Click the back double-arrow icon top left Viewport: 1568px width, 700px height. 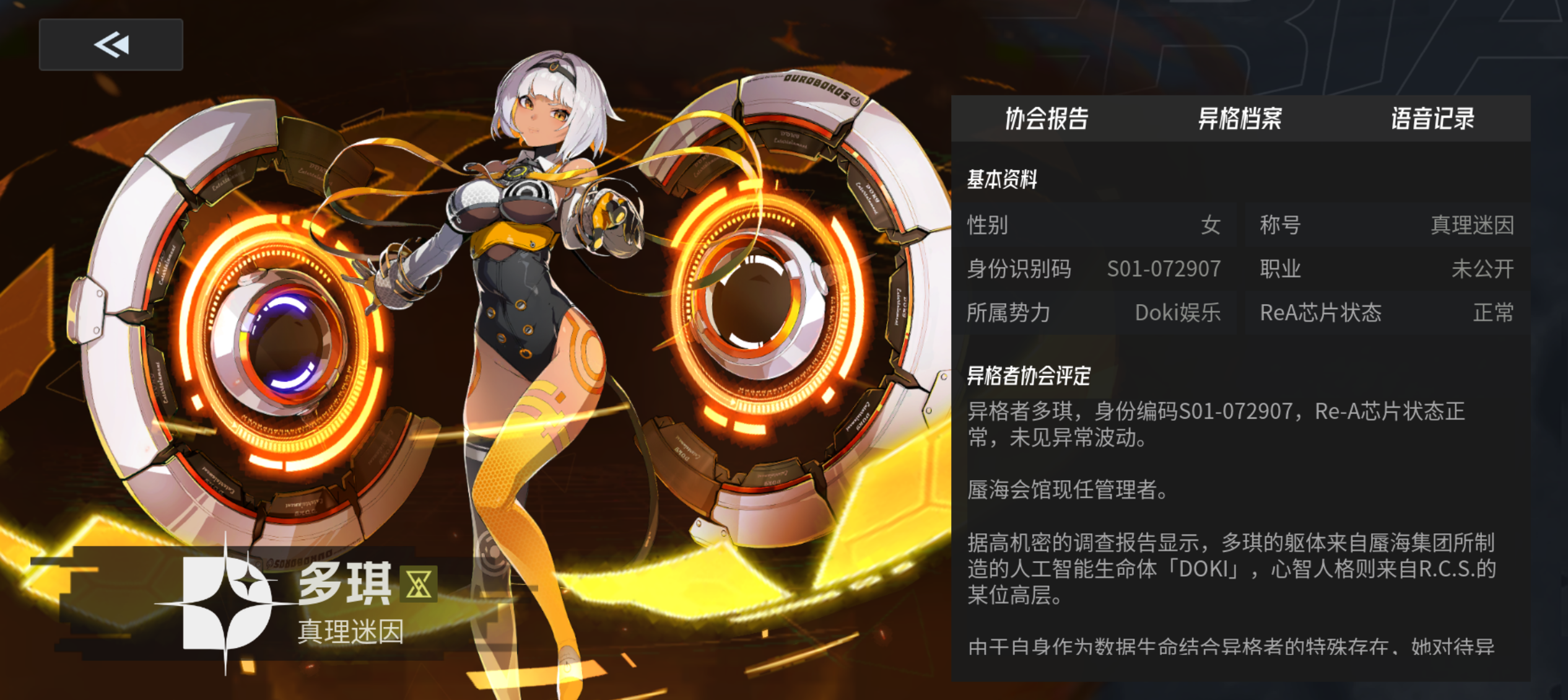click(x=110, y=44)
